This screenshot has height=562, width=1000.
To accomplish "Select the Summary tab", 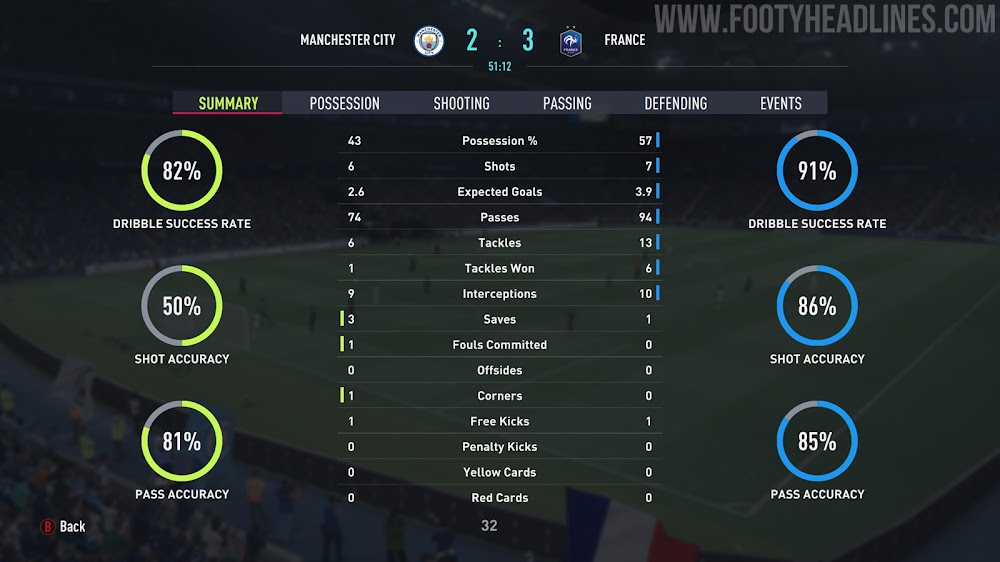I will (x=228, y=103).
